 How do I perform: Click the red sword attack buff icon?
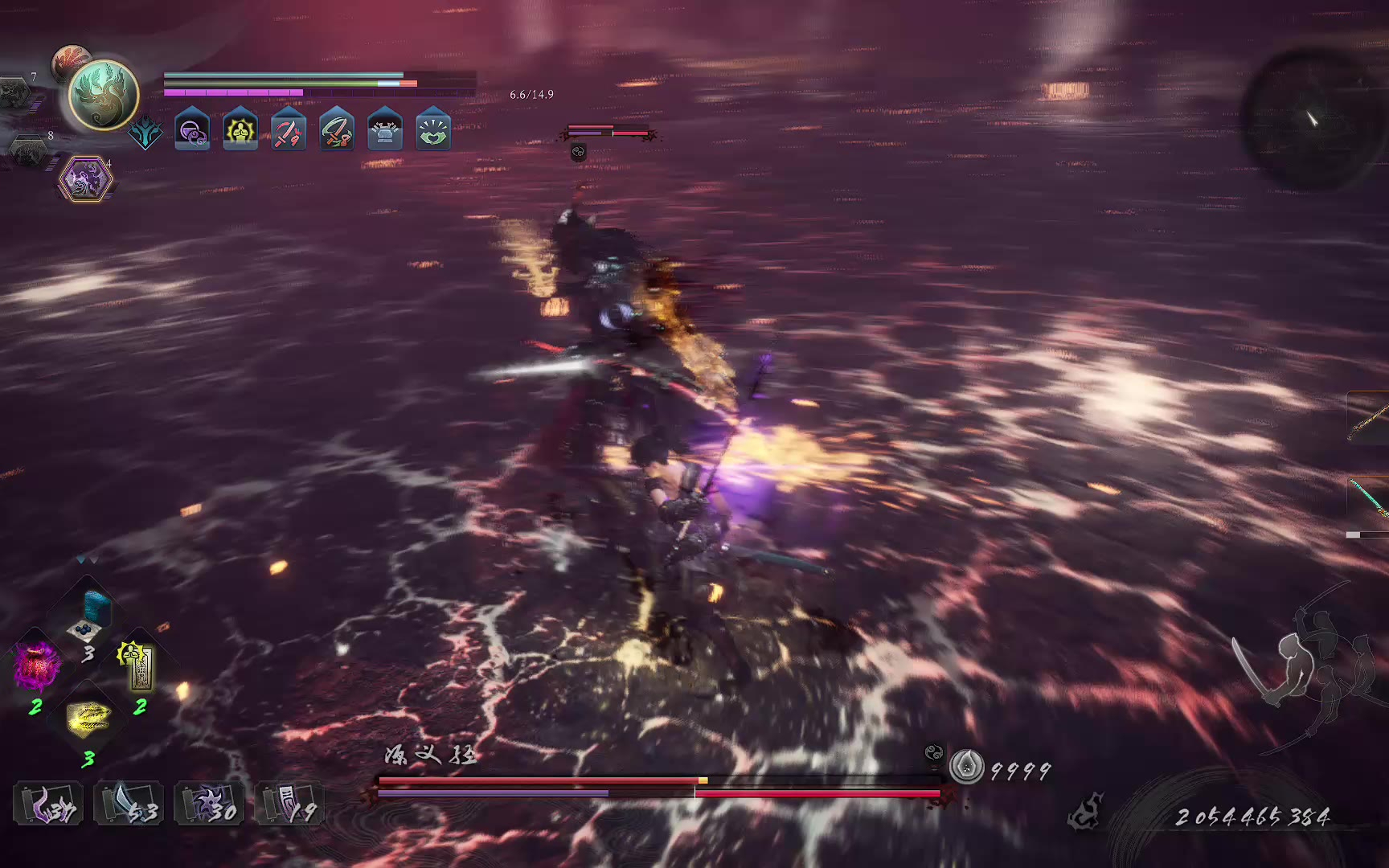click(289, 130)
